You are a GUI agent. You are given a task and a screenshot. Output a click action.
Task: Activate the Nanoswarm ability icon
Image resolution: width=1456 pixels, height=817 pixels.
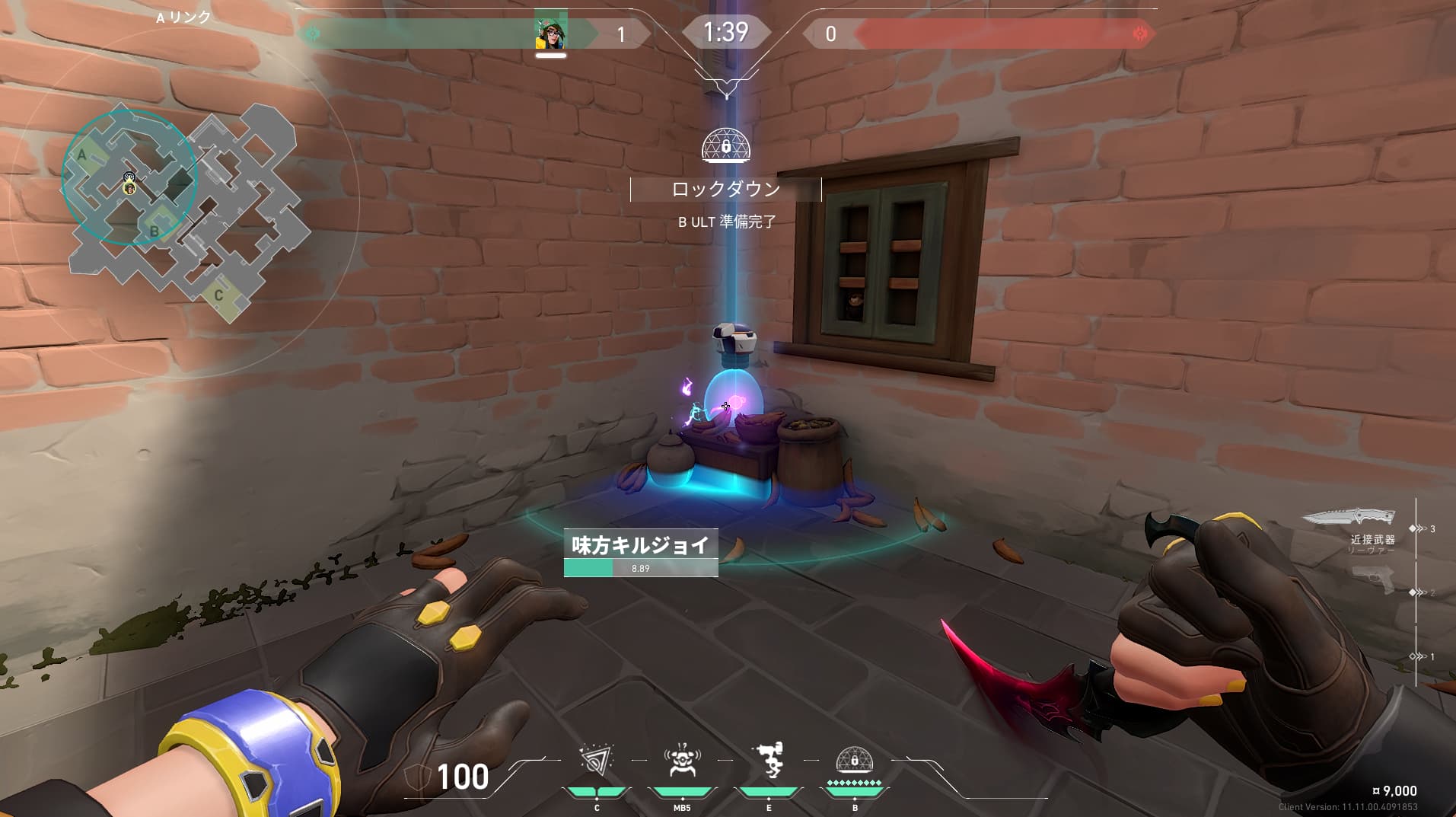point(597,761)
